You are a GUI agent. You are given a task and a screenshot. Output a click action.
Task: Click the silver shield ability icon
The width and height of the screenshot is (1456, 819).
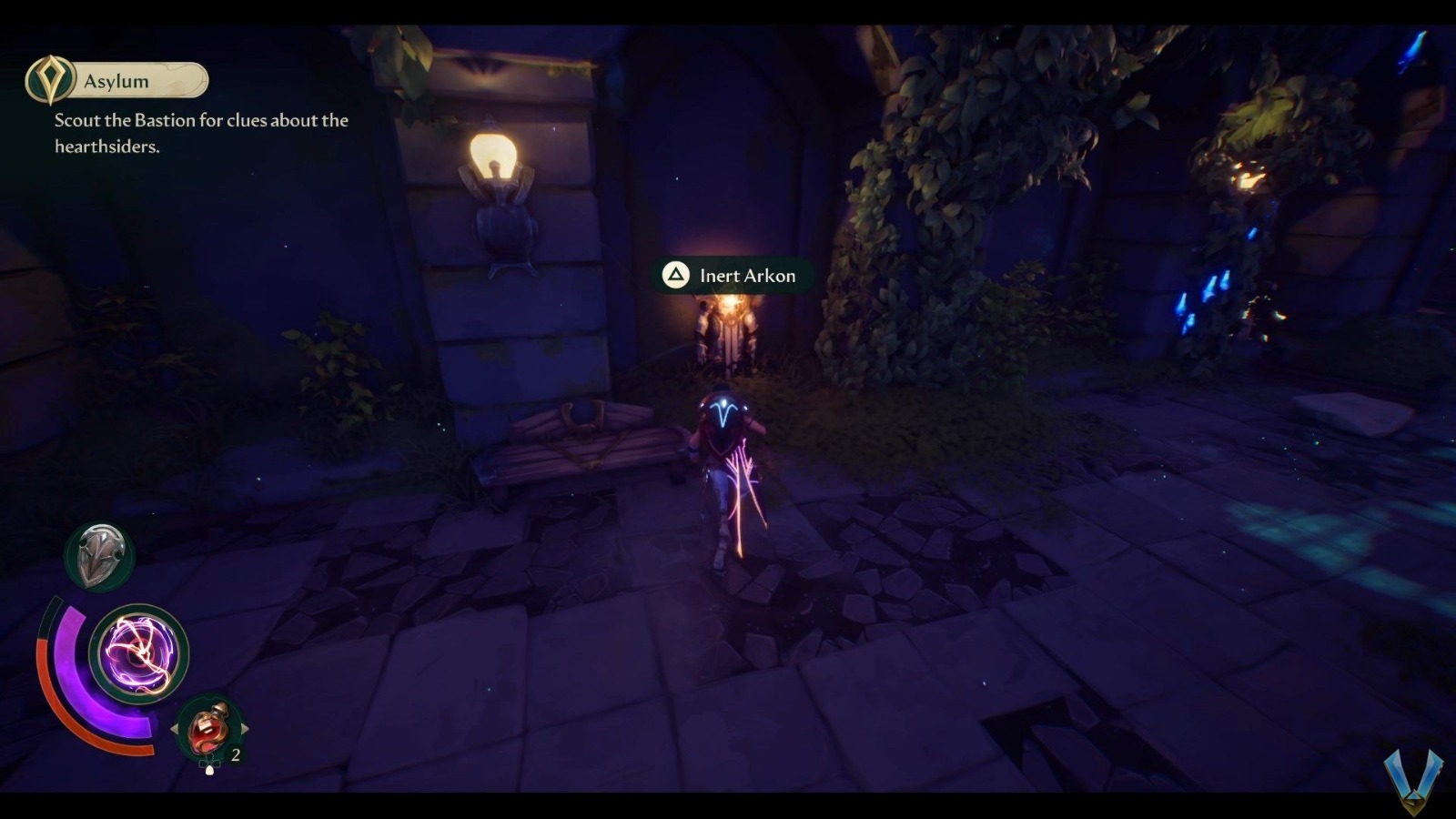[98, 556]
